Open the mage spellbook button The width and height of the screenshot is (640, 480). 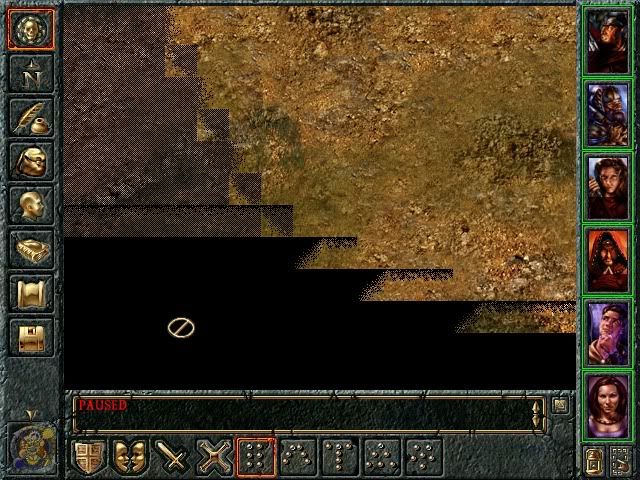click(x=31, y=249)
